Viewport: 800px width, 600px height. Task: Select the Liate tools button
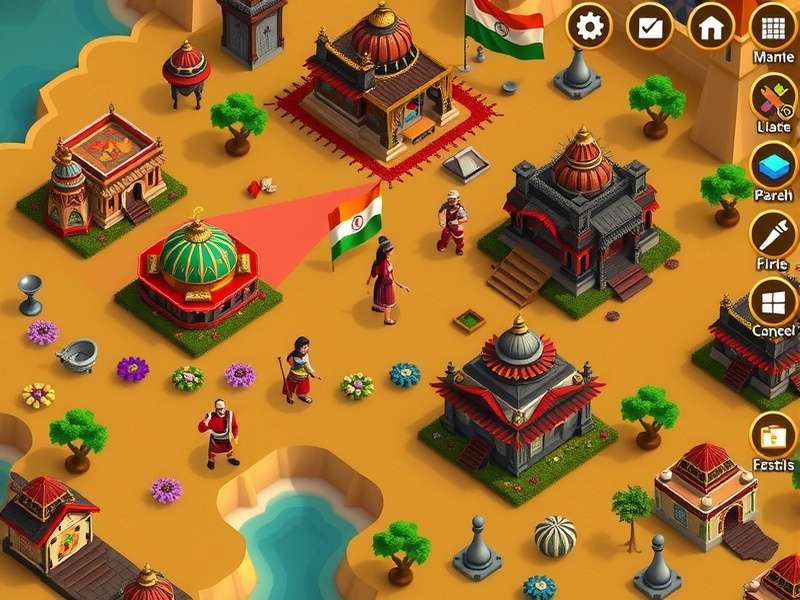(x=773, y=99)
